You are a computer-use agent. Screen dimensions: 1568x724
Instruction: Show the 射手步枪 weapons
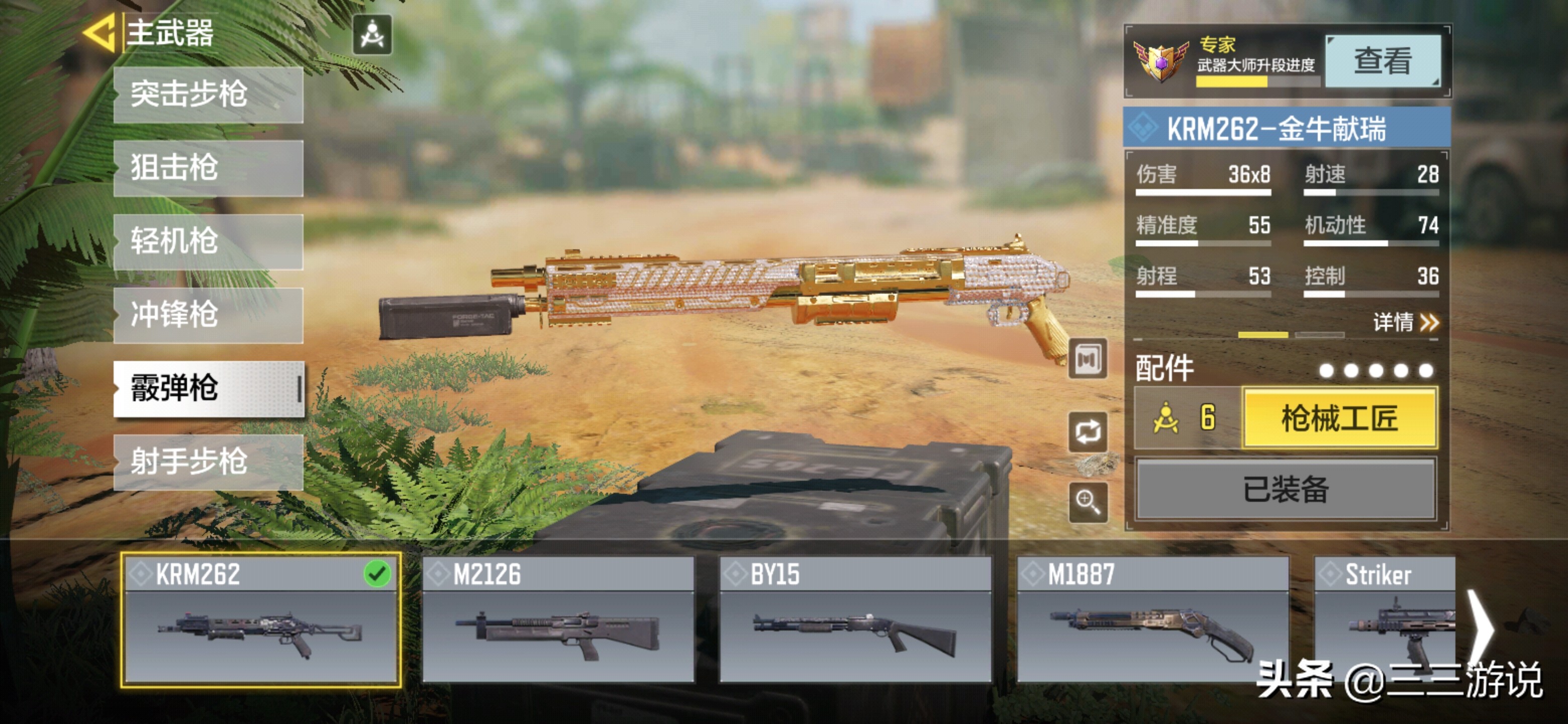coord(208,462)
